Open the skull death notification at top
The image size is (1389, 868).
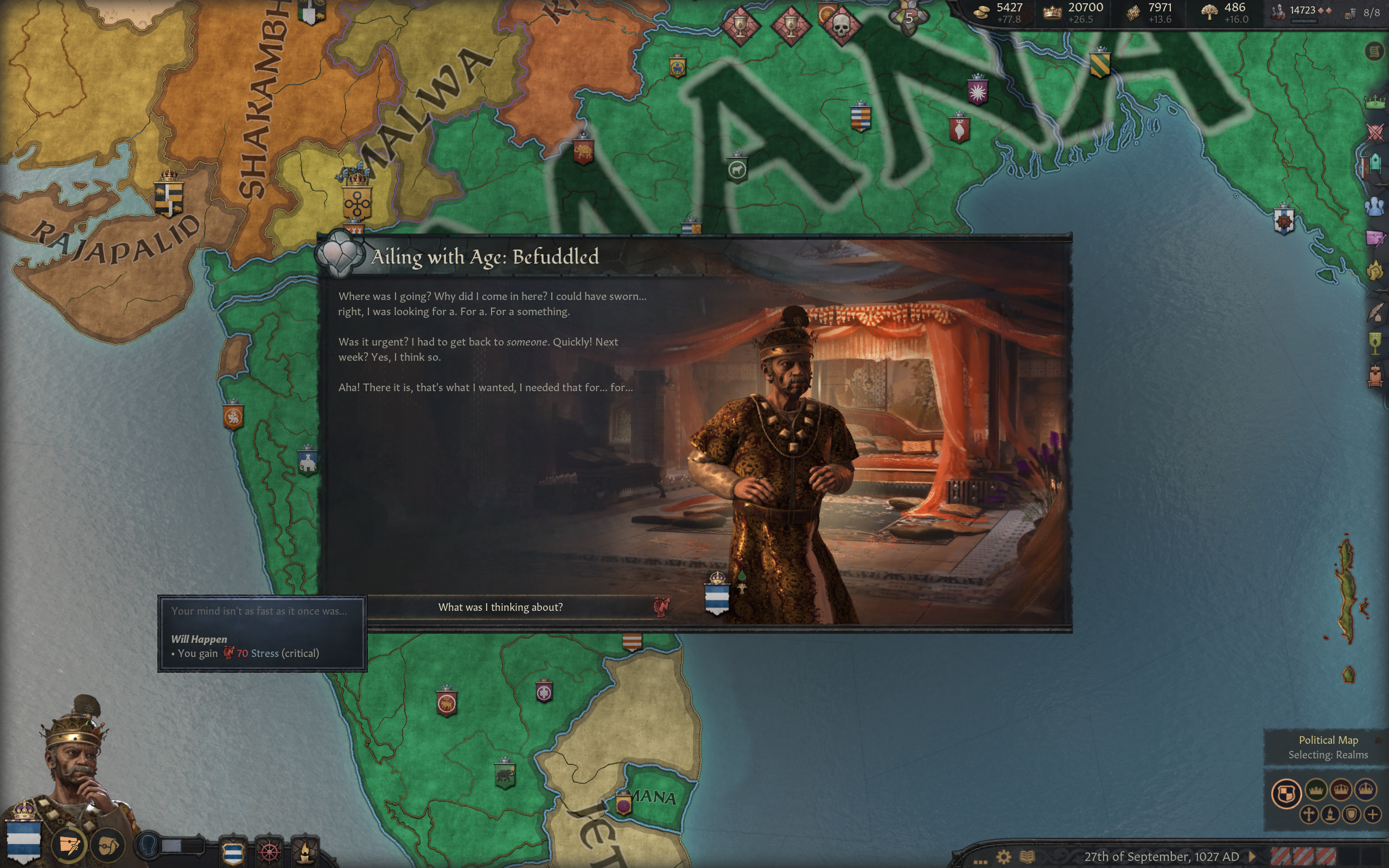tap(841, 25)
